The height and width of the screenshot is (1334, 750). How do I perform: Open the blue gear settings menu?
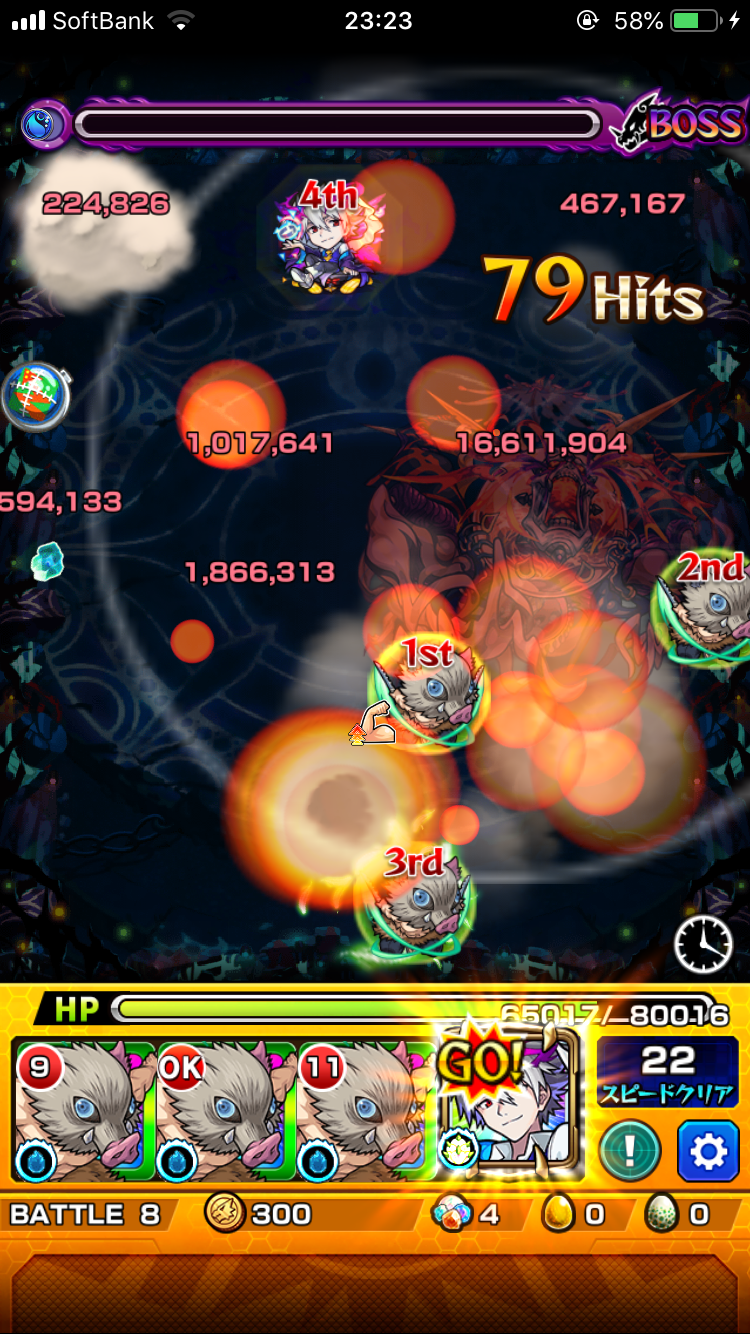tap(707, 1152)
